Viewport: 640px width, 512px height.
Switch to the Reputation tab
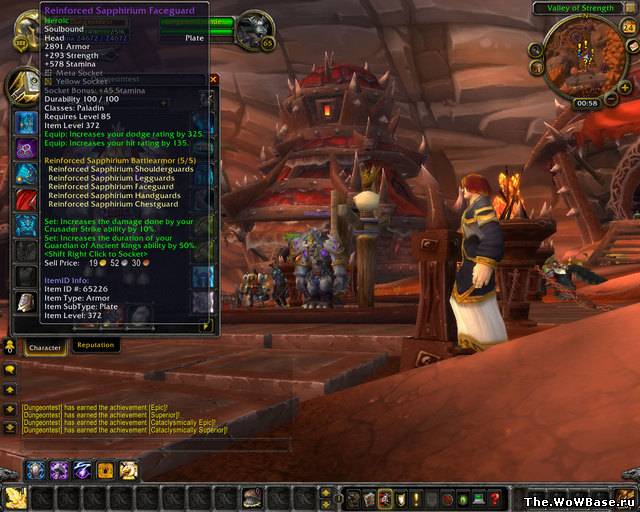[96, 345]
